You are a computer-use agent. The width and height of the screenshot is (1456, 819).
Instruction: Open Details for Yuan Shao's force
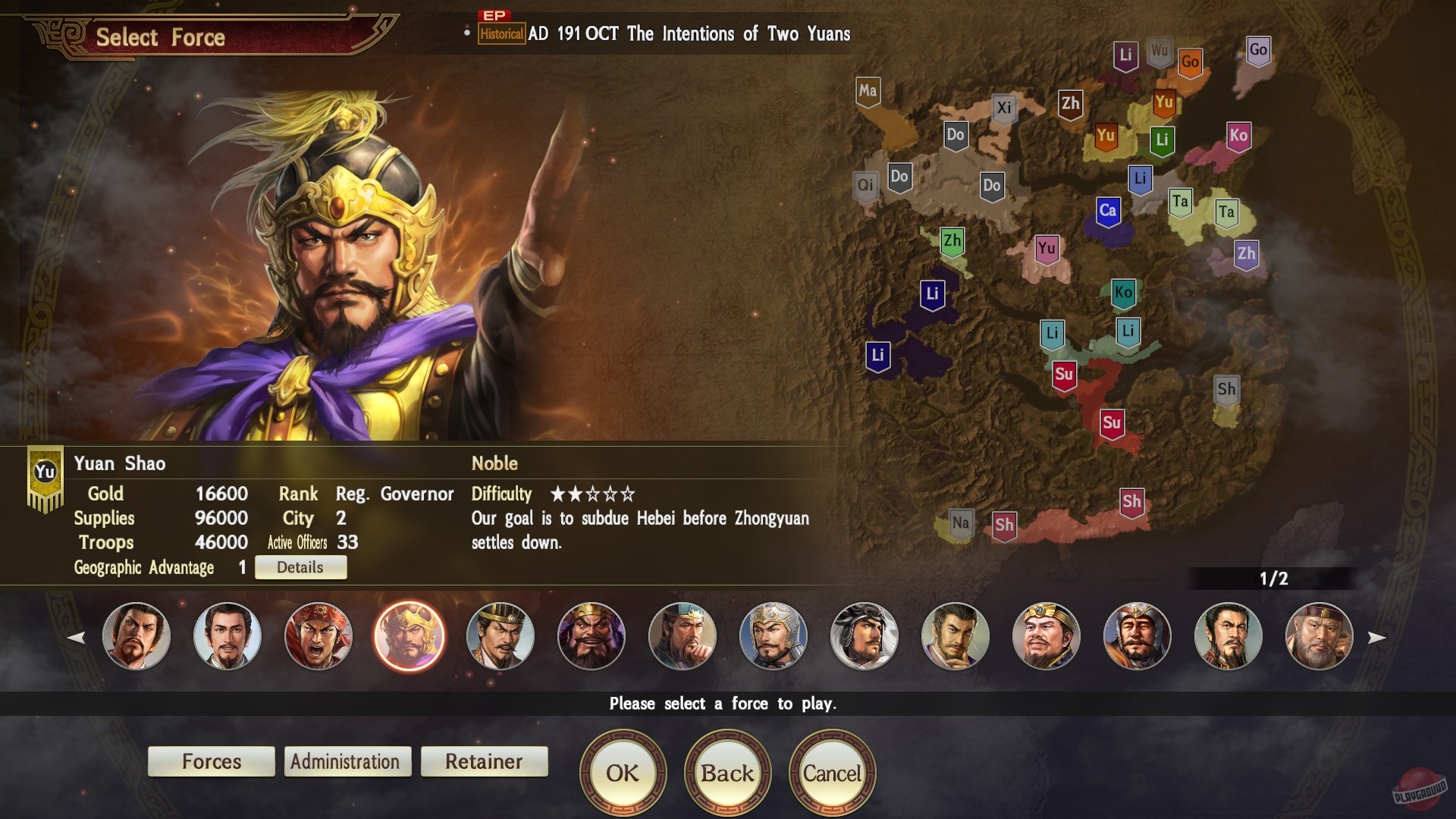click(x=300, y=566)
